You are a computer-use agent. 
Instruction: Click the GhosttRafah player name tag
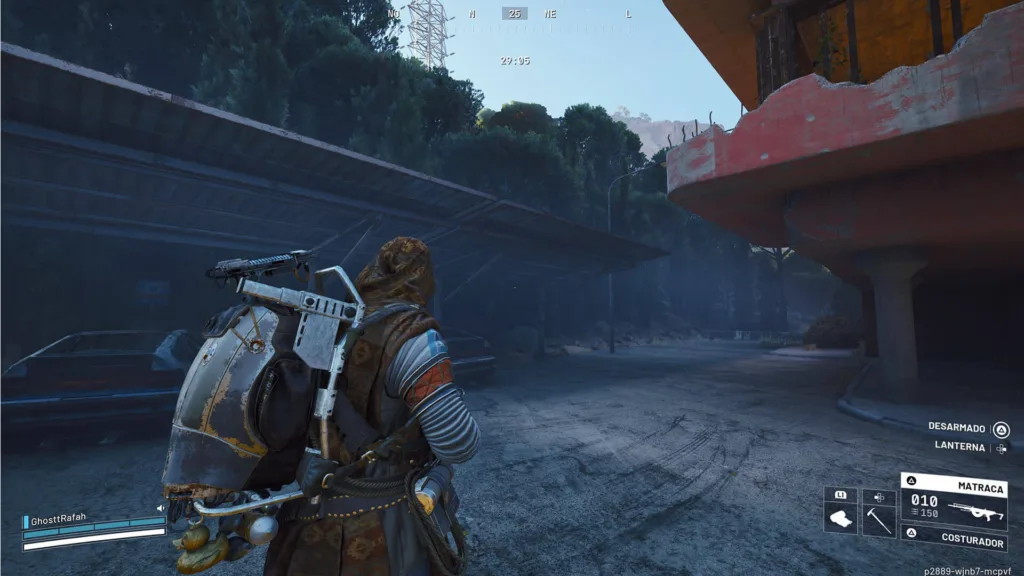tap(60, 518)
